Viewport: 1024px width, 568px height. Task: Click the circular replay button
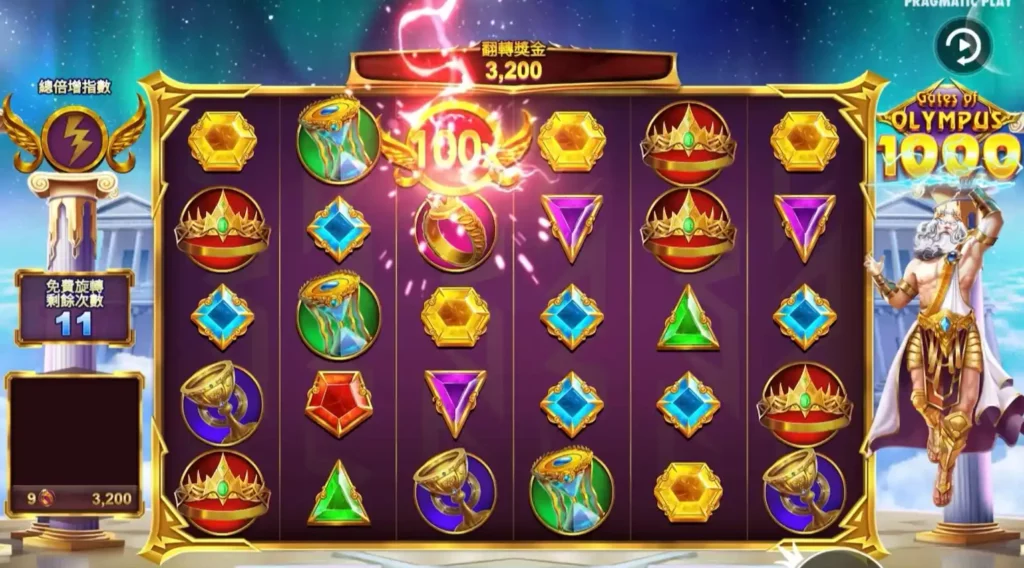coord(963,45)
